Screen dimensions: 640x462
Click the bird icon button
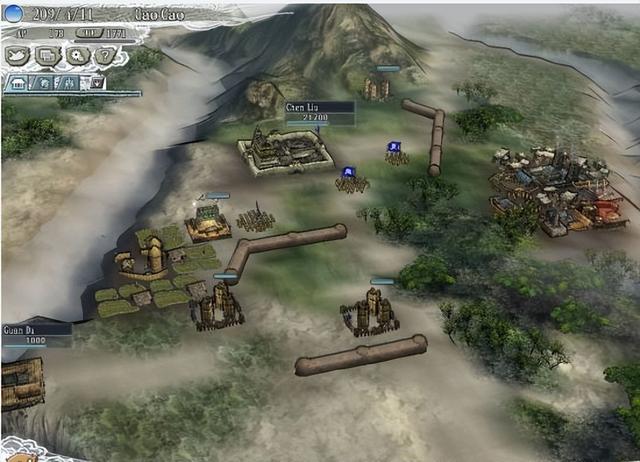point(18,57)
